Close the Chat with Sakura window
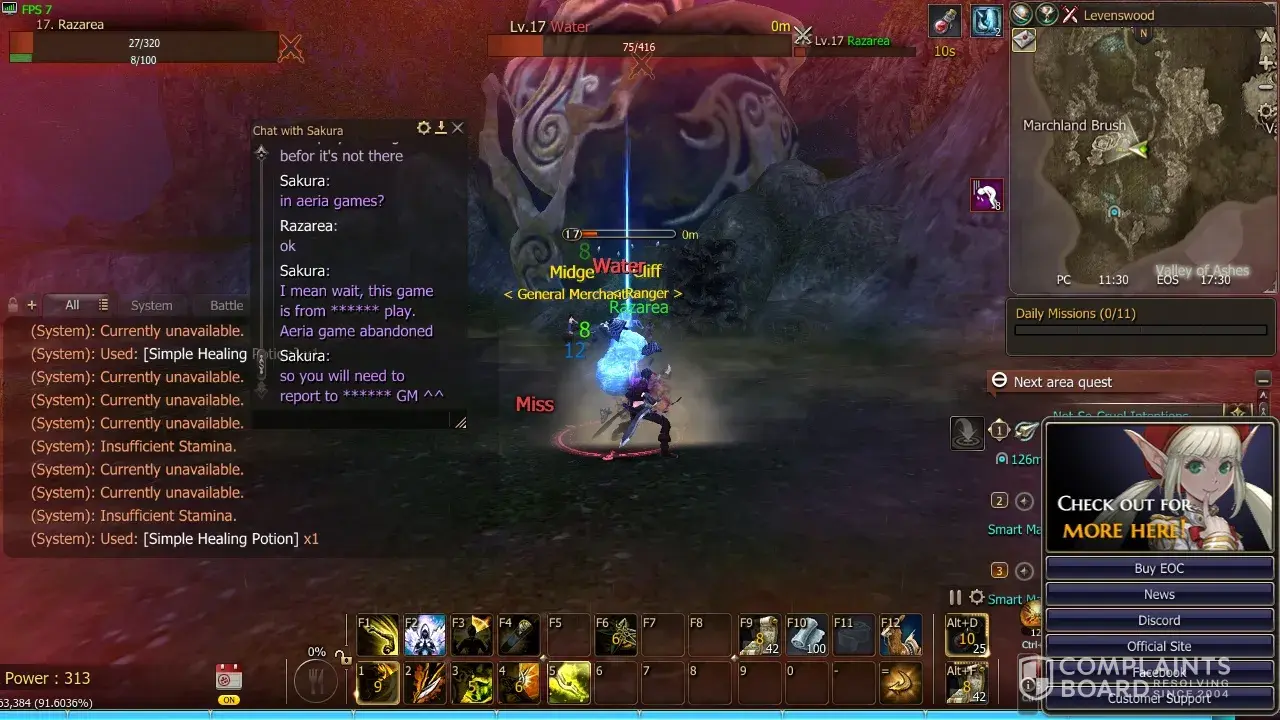This screenshot has height=720, width=1280. [x=458, y=128]
